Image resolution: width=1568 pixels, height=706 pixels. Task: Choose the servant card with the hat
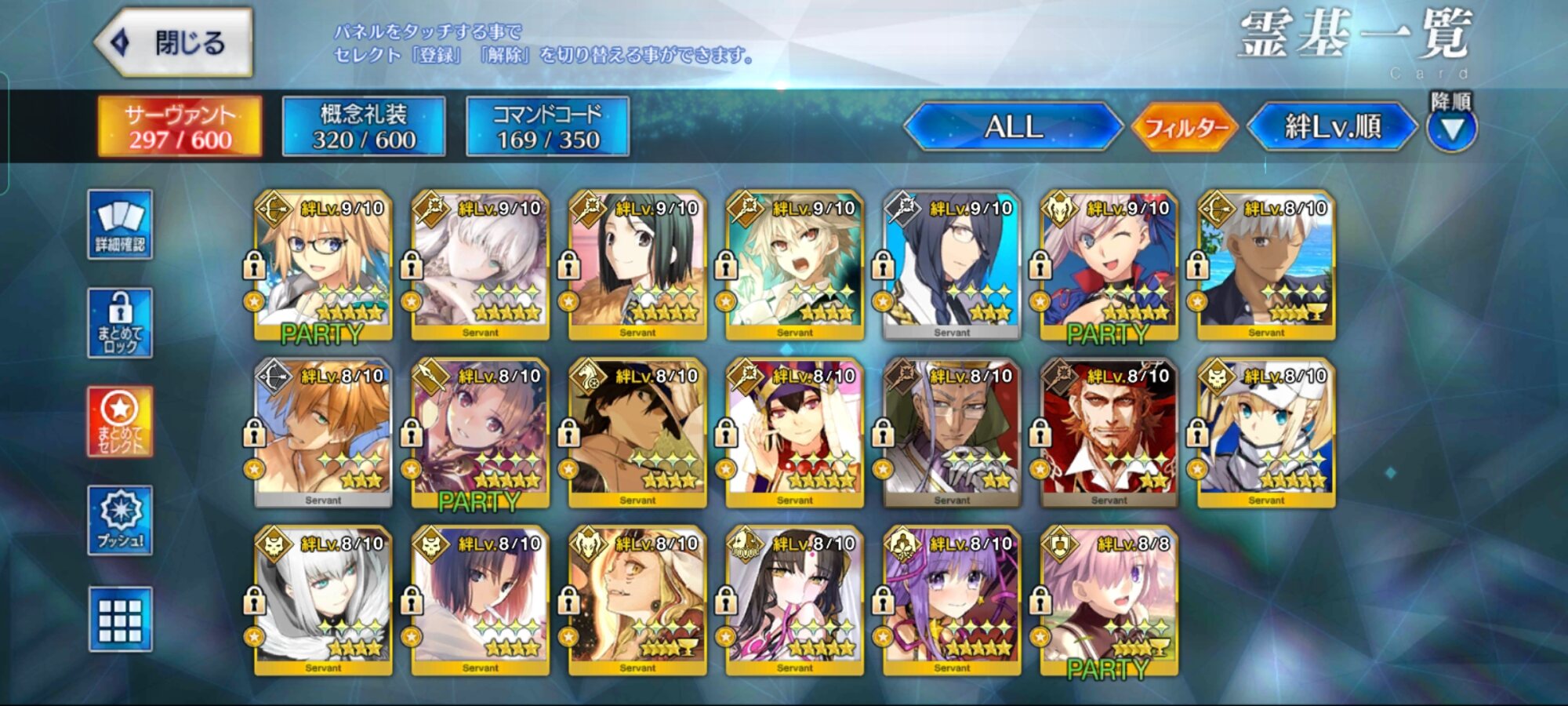pyautogui.click(x=637, y=433)
